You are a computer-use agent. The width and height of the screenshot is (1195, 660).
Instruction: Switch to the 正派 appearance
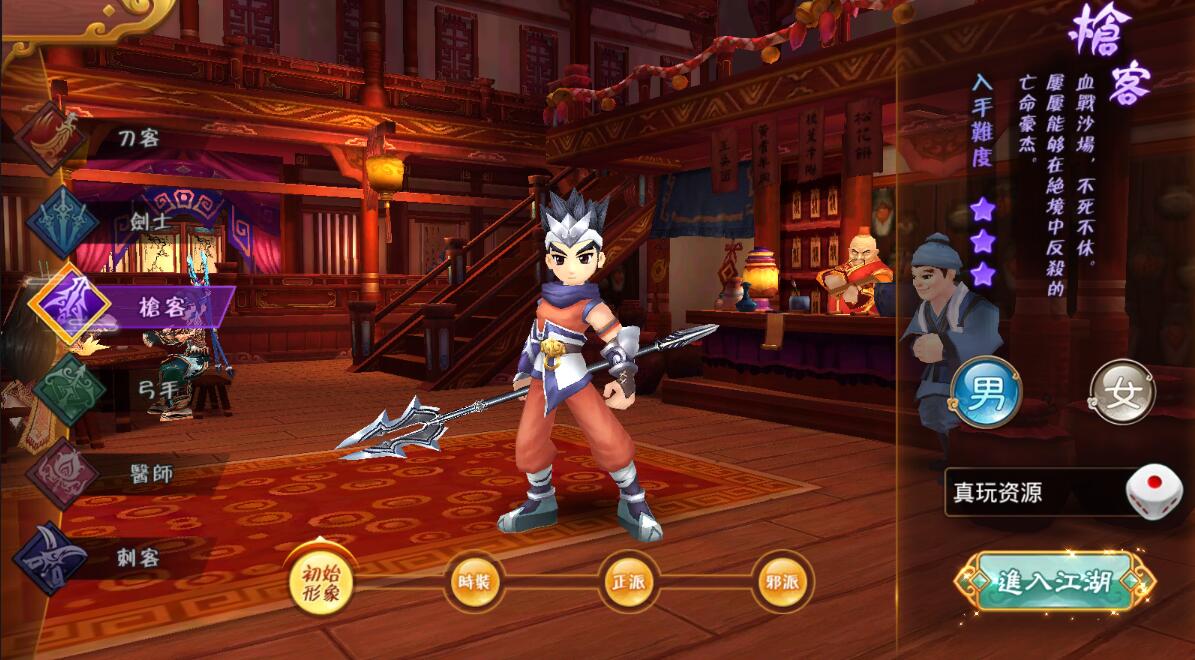(x=629, y=581)
